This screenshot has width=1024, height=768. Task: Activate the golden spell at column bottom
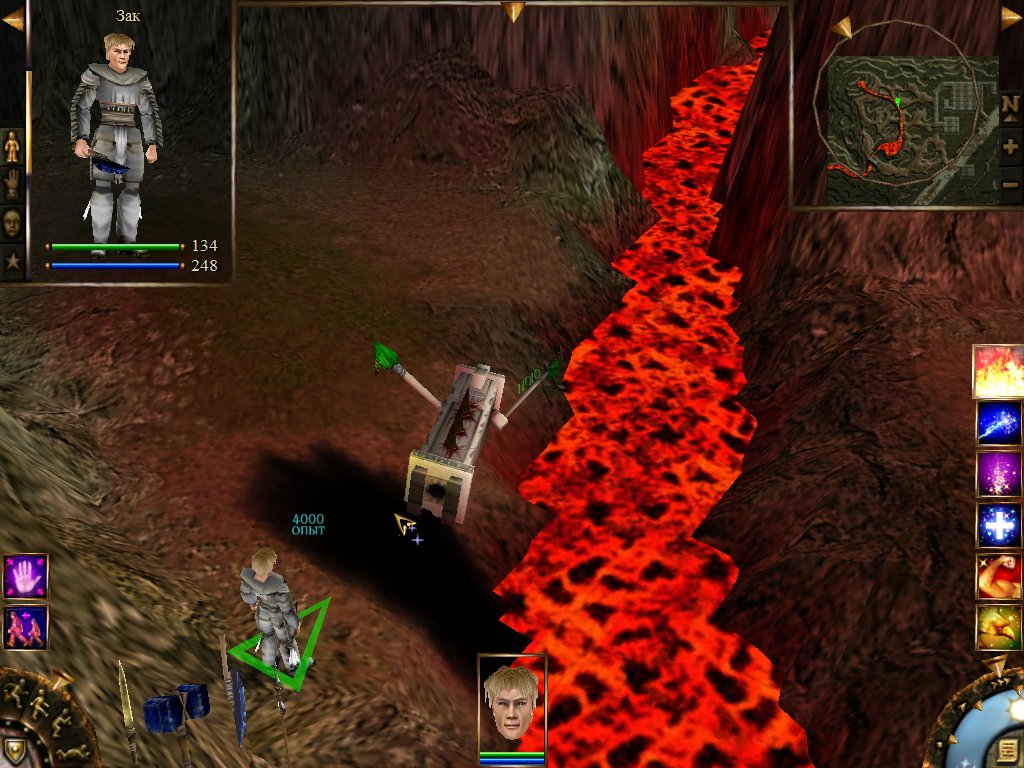click(x=998, y=627)
